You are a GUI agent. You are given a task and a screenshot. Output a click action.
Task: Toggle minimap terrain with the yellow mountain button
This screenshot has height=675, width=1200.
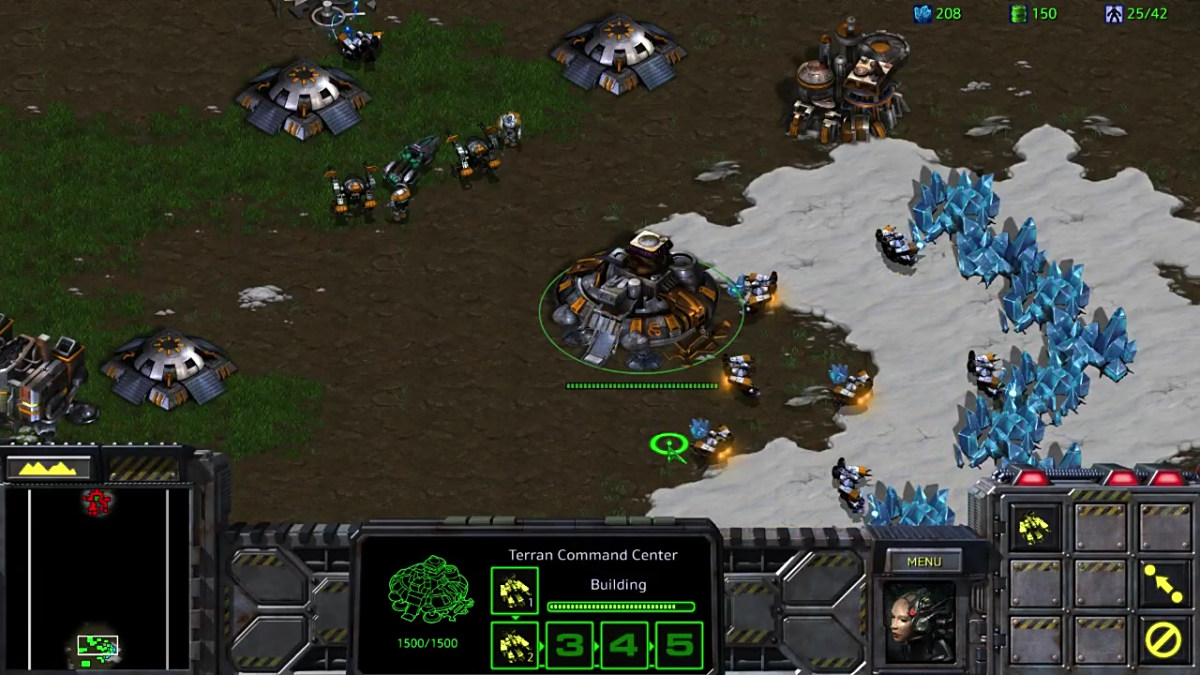click(x=49, y=467)
